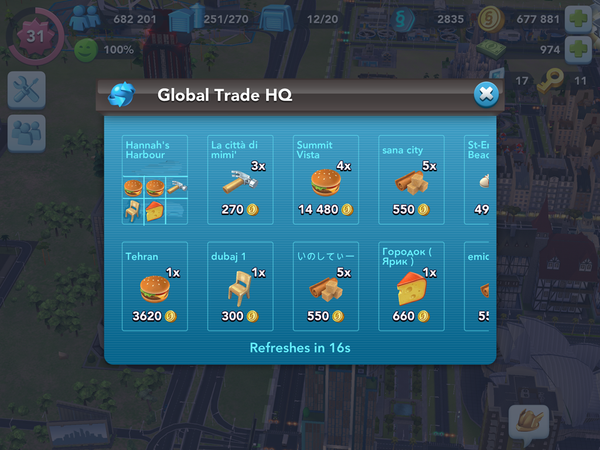The width and height of the screenshot is (600, 450).
Task: Open the megaphone advertisement button
Action: (528, 422)
